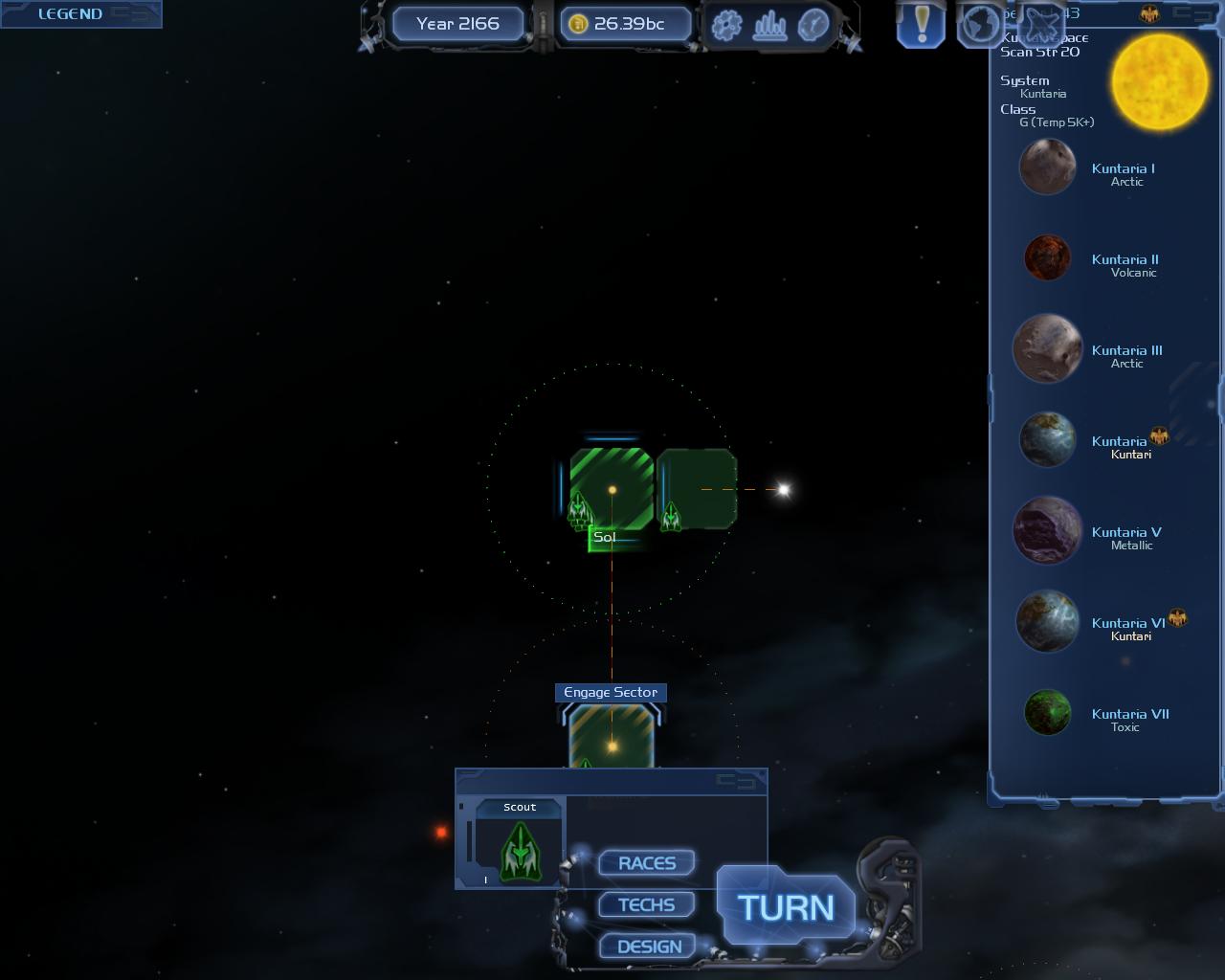
Task: Click the Engage Sector label
Action: click(x=611, y=692)
